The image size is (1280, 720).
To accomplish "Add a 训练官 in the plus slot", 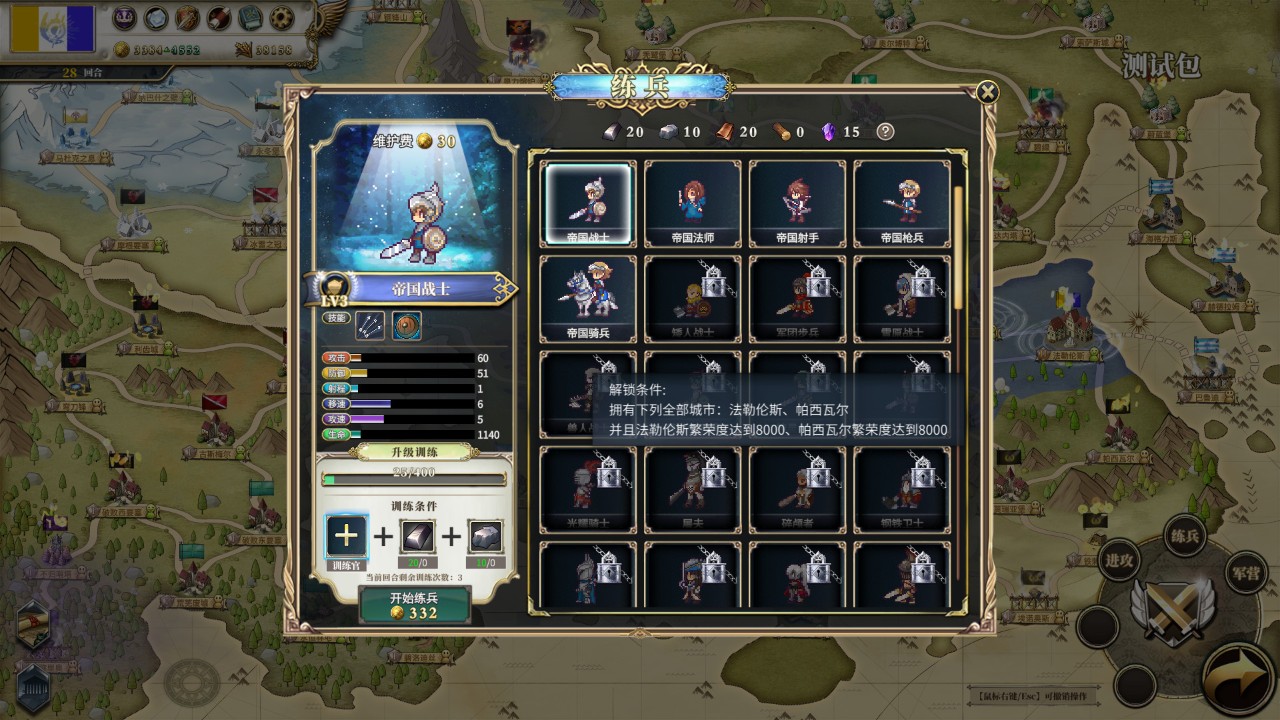I will tap(346, 535).
